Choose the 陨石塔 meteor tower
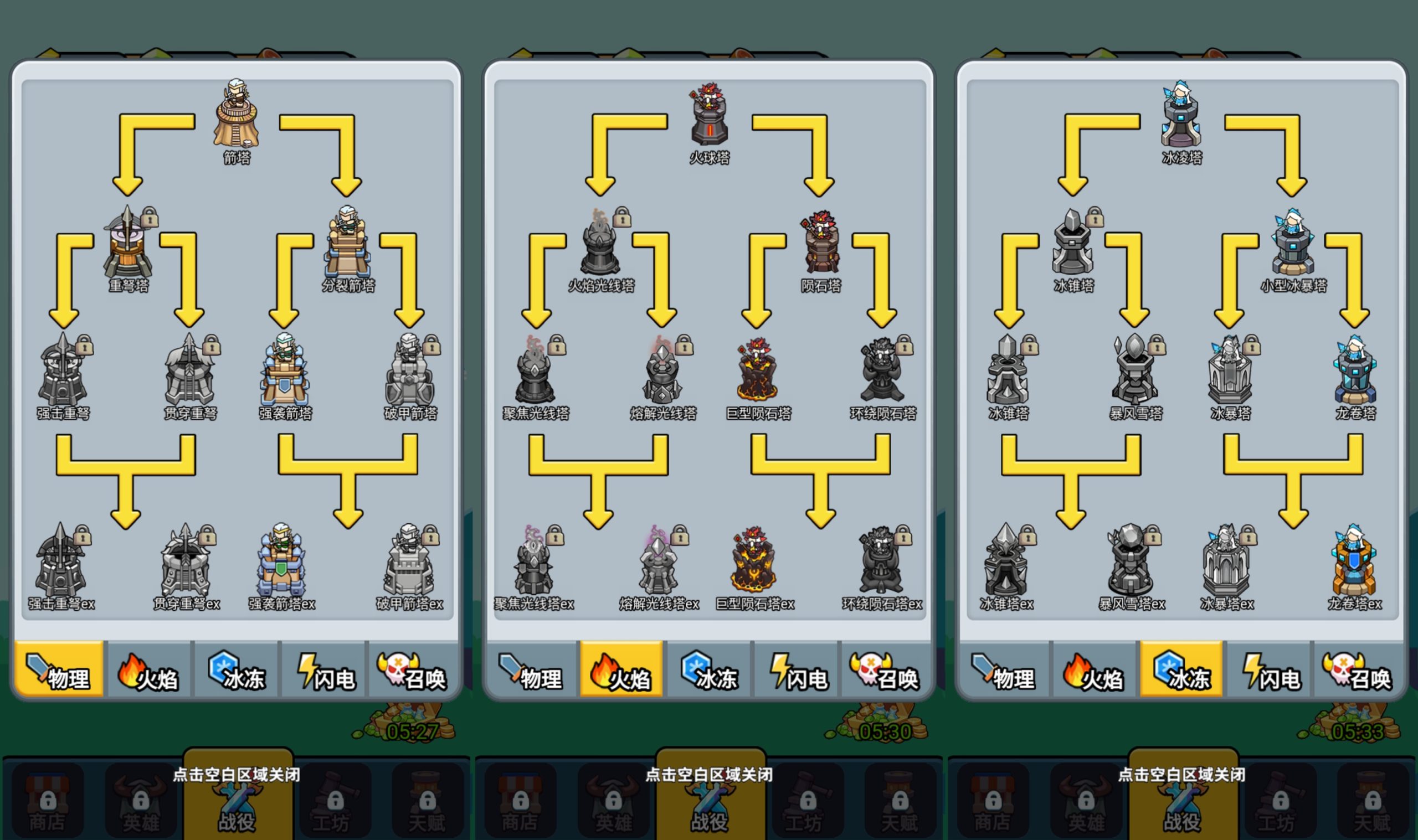The height and width of the screenshot is (840, 1418). (821, 244)
